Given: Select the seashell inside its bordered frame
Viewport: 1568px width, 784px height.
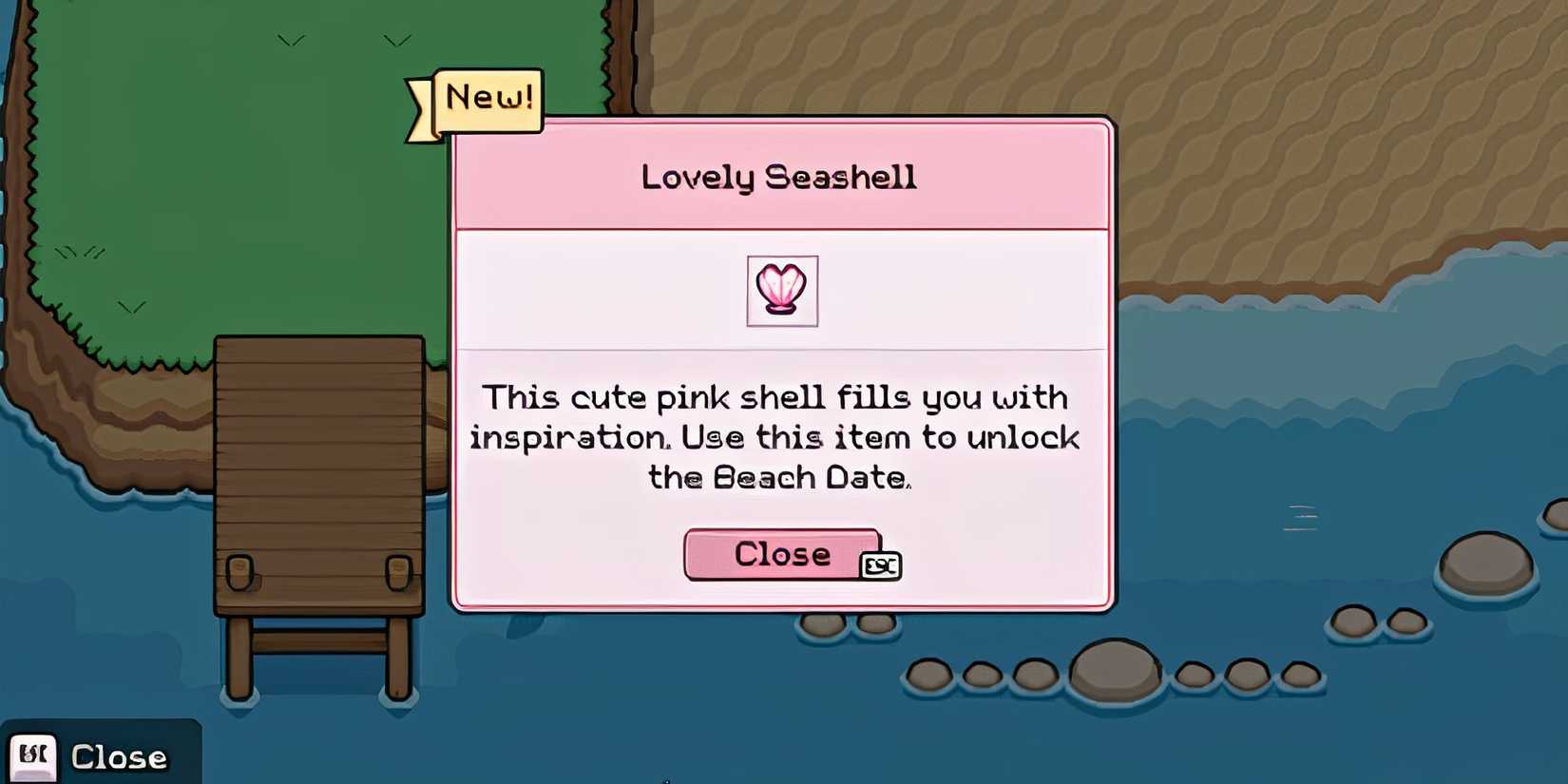Looking at the screenshot, I should (x=782, y=292).
